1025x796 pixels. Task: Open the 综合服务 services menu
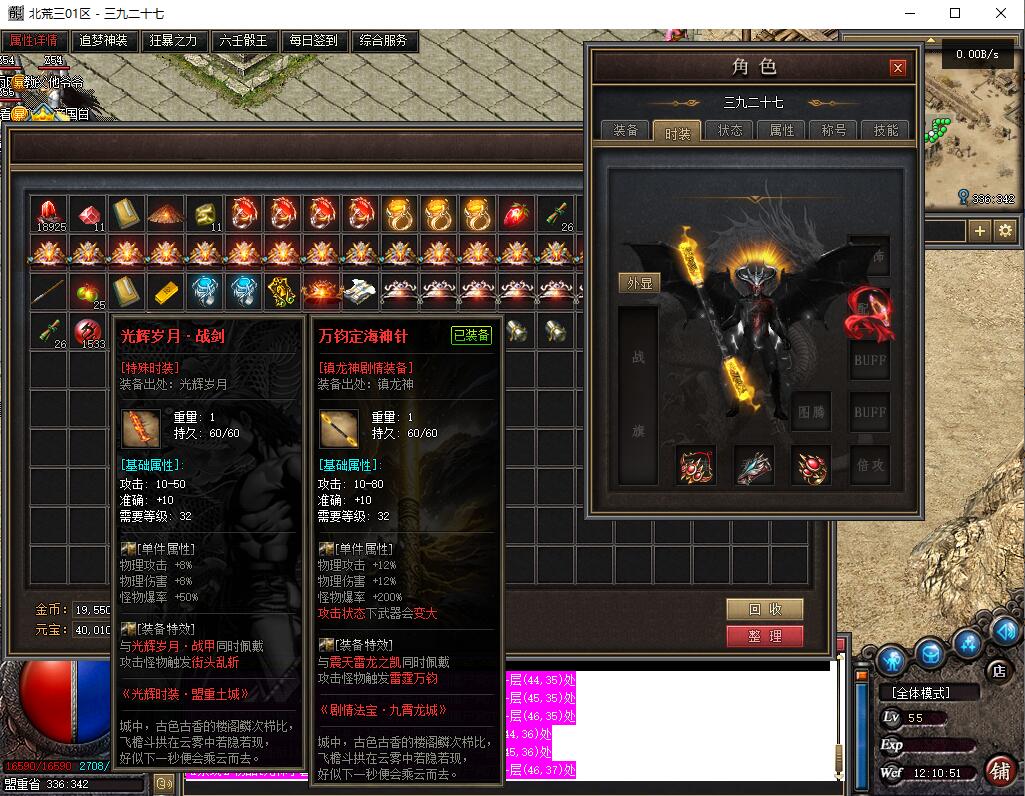383,41
